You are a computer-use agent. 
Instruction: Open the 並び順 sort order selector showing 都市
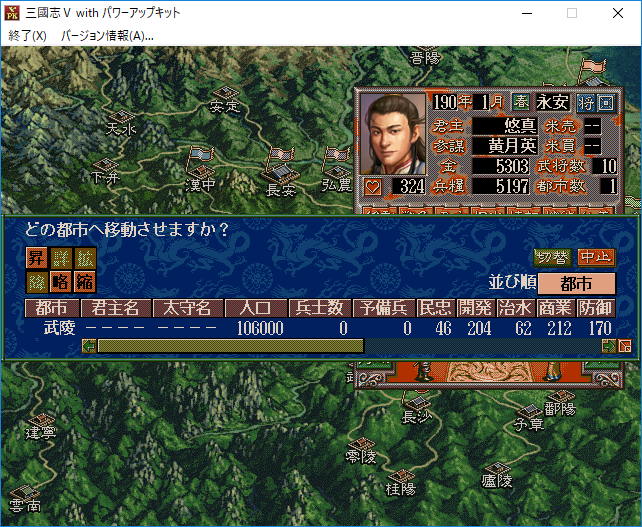[x=576, y=283]
